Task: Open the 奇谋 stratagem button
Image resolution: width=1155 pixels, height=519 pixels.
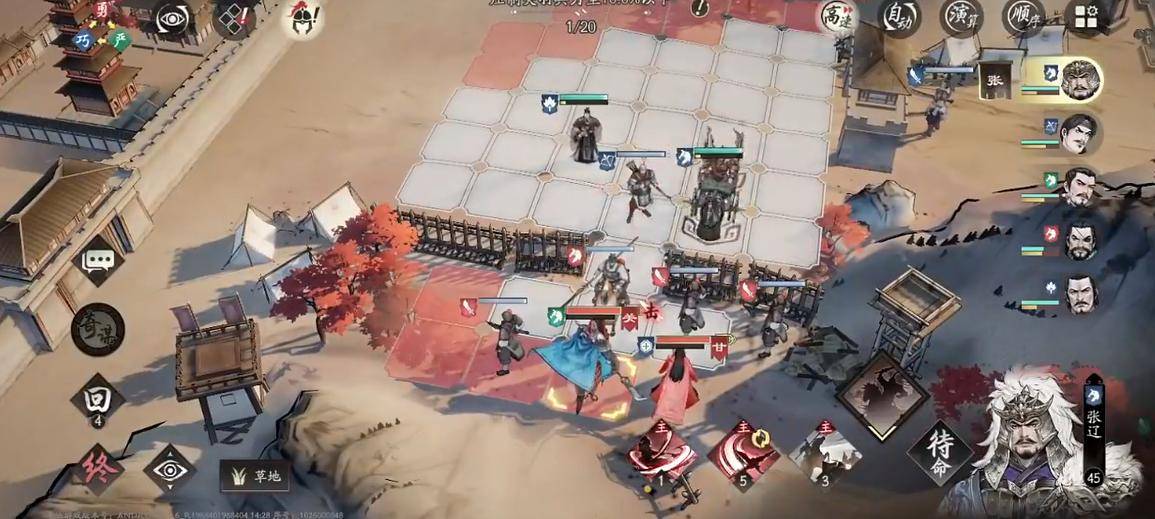Action: (x=98, y=329)
